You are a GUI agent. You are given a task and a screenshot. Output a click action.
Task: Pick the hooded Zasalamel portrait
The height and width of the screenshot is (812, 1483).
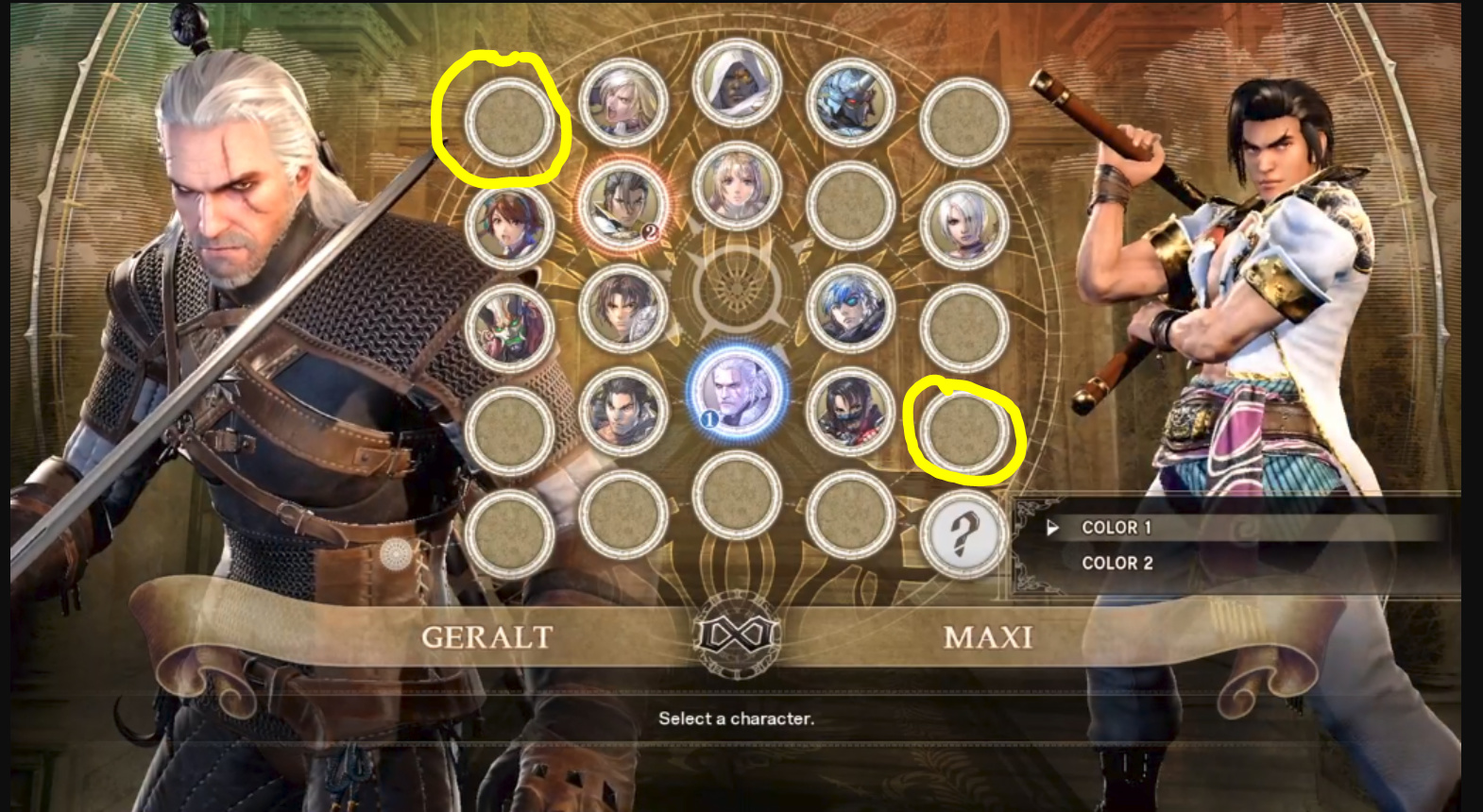pyautogui.click(x=737, y=84)
